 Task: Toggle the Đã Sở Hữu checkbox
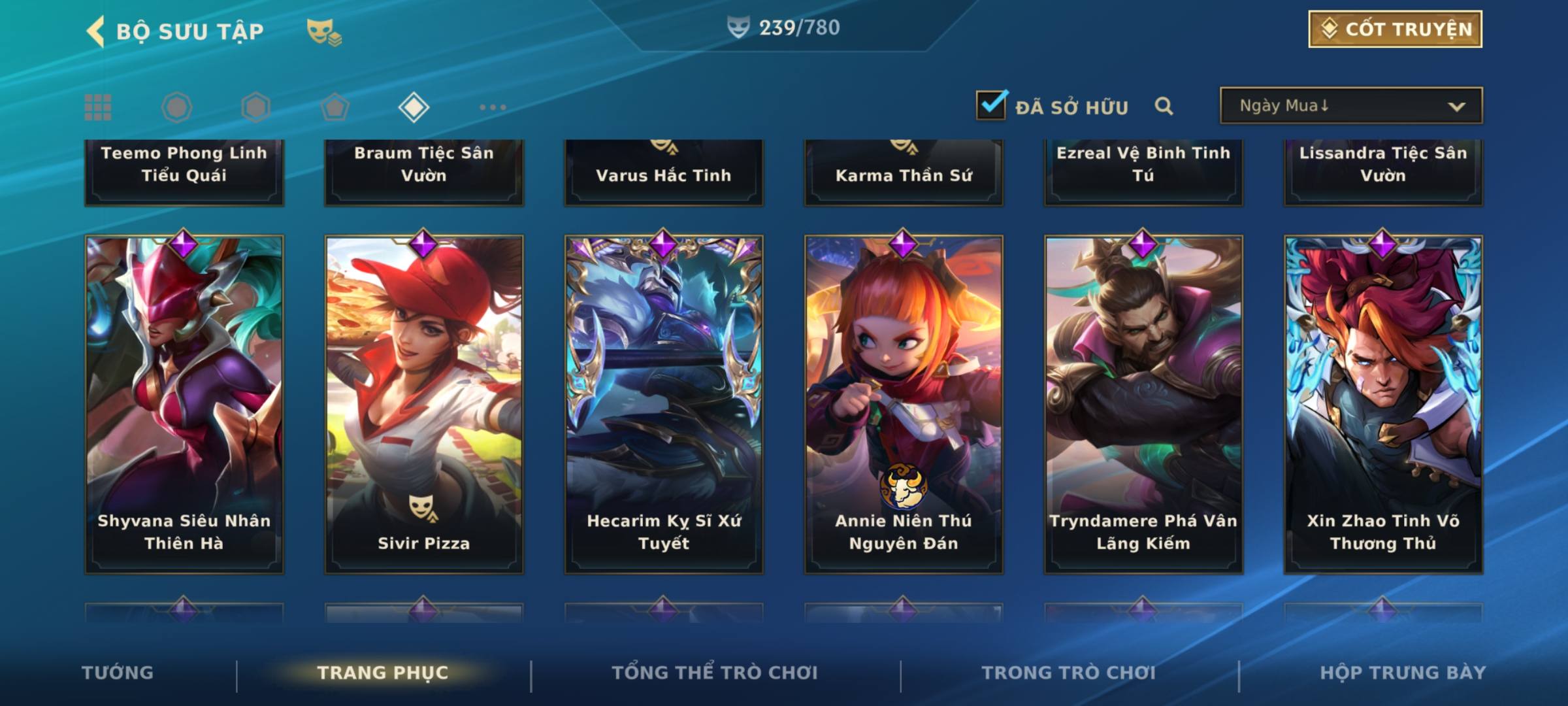pyautogui.click(x=990, y=106)
